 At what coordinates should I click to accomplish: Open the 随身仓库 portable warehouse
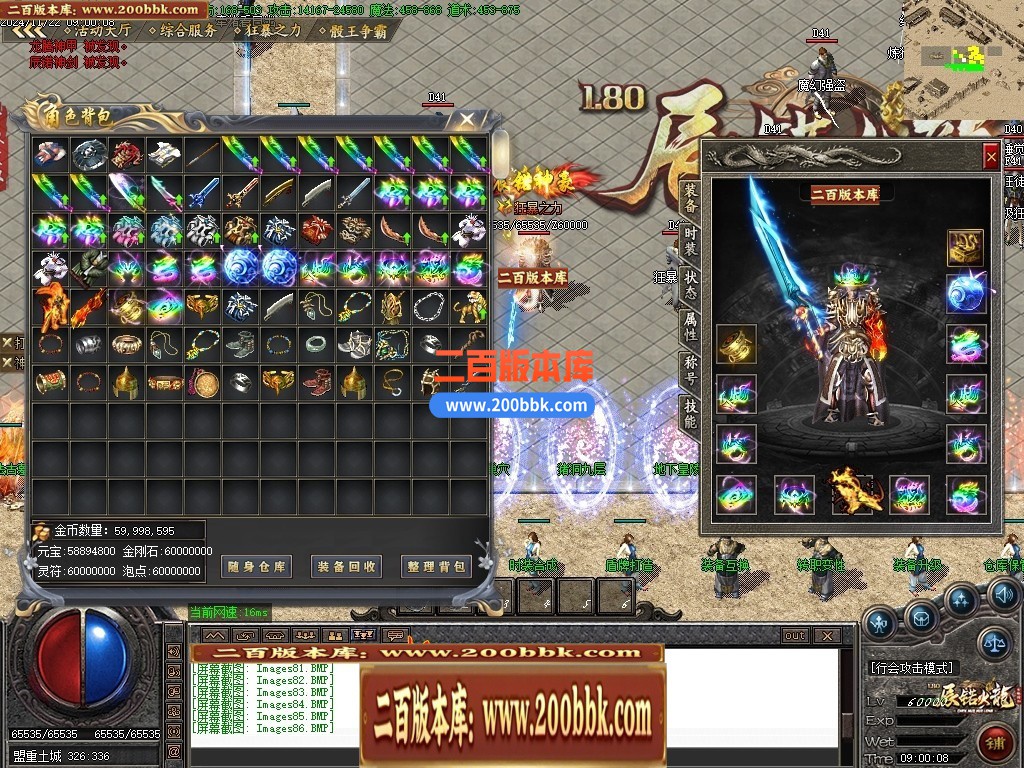click(x=258, y=566)
